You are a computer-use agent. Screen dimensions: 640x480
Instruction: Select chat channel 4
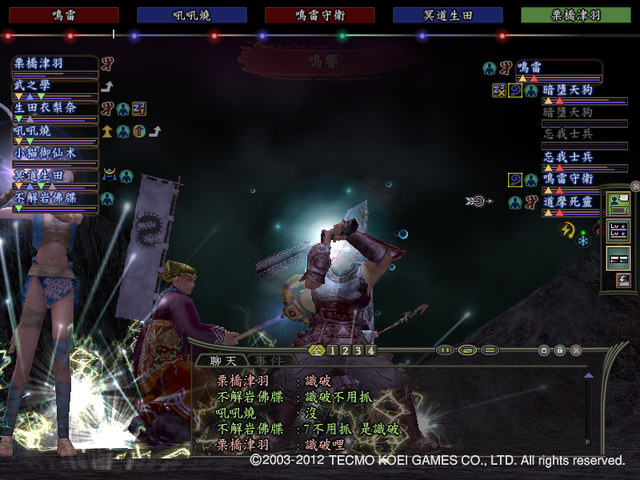point(370,350)
